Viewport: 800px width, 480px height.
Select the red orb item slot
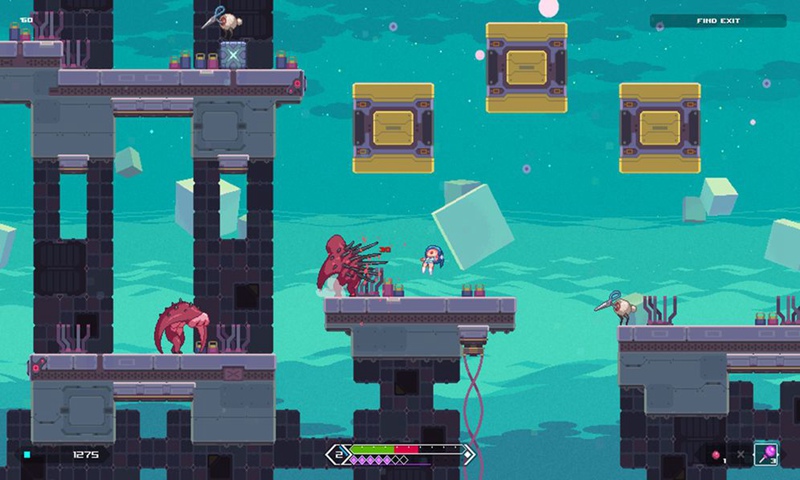coord(717,456)
